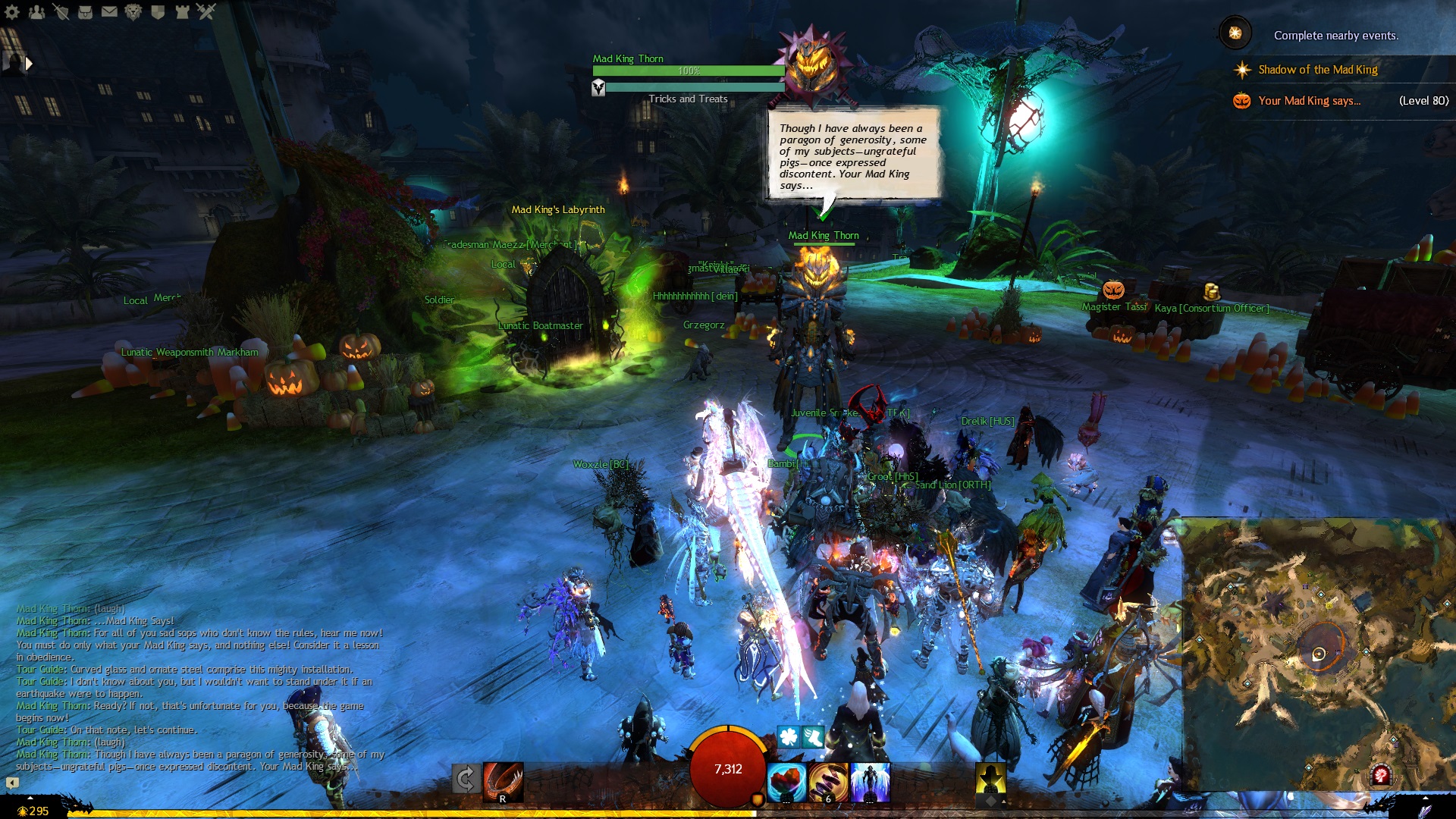The image size is (1456, 819).
Task: Click the chat window toggle icon
Action: [x=12, y=783]
